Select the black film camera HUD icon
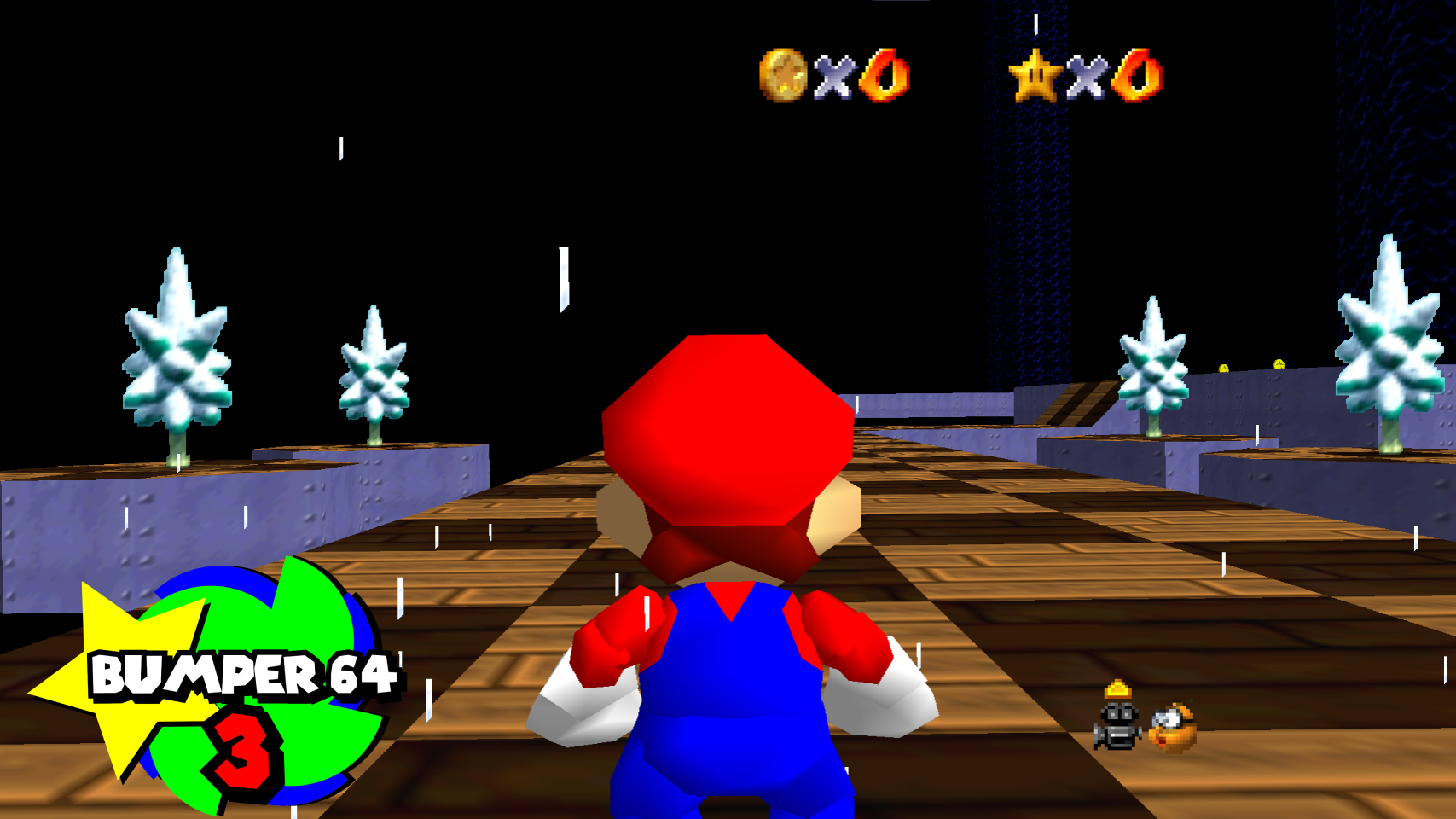The height and width of the screenshot is (819, 1456). click(x=1117, y=725)
